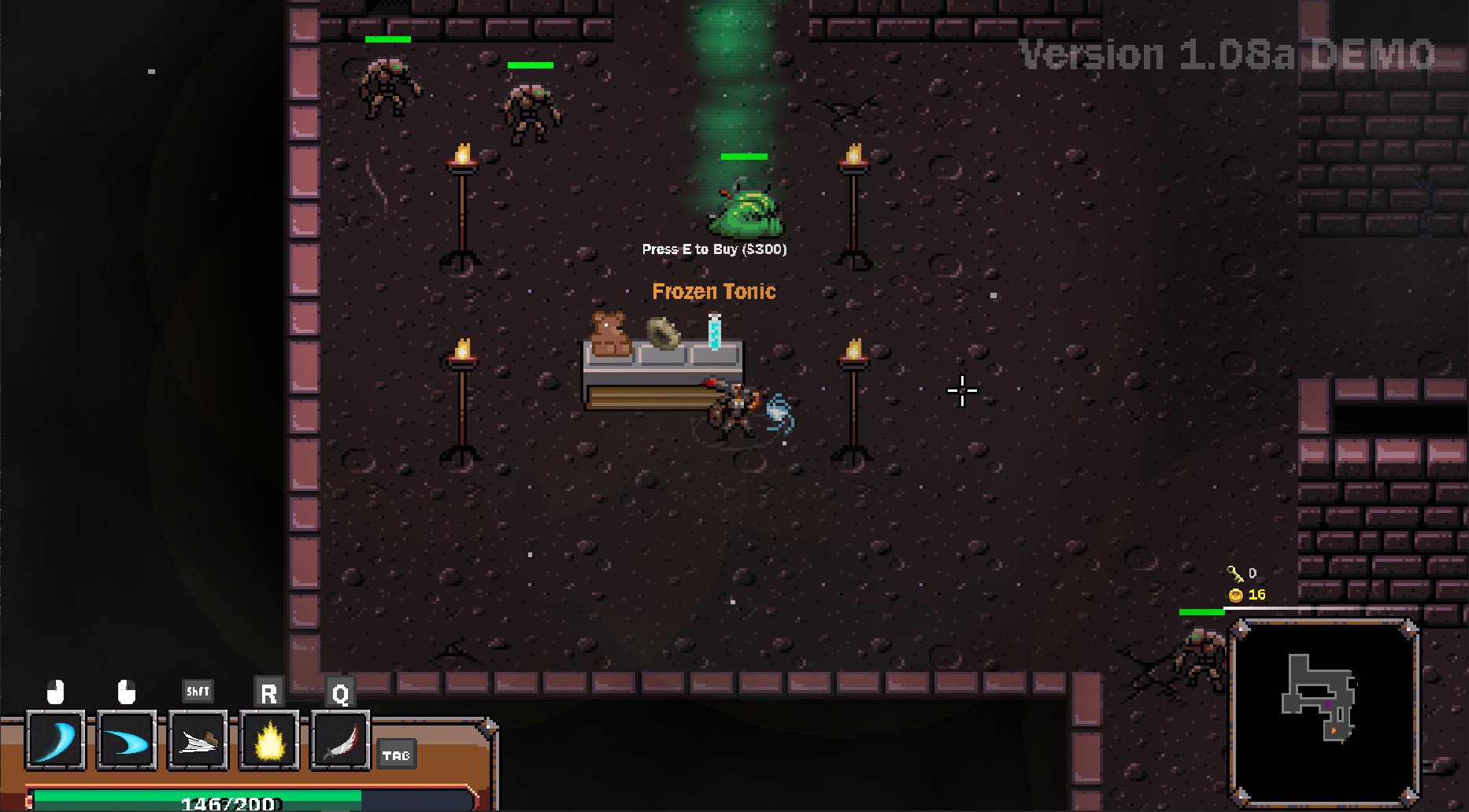
Task: Select the bloody blade ability bound to Q
Action: [x=339, y=740]
